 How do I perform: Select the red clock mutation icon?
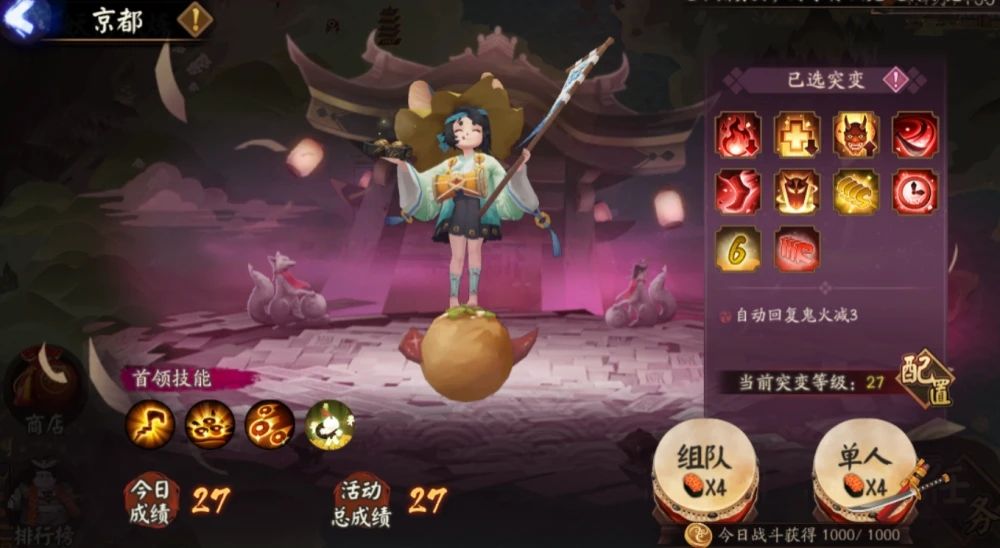tap(915, 191)
